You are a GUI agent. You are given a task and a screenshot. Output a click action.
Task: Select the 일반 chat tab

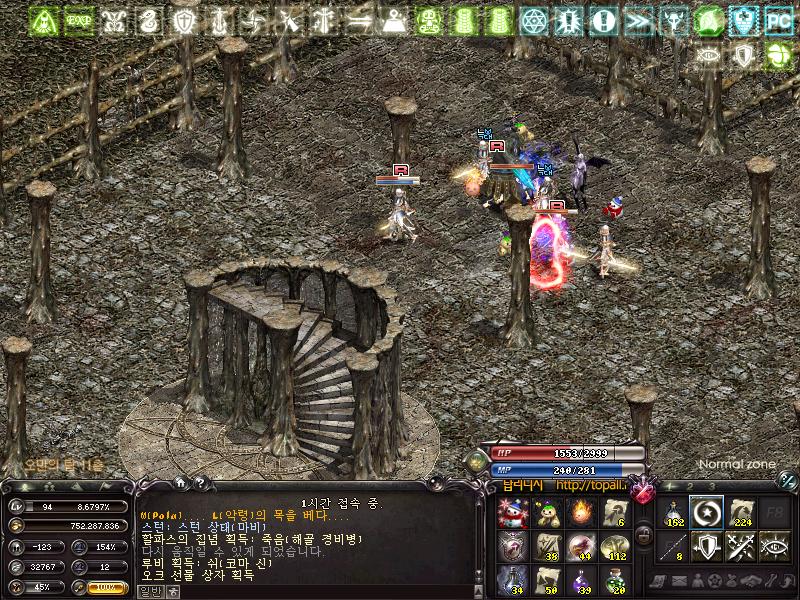pyautogui.click(x=148, y=591)
